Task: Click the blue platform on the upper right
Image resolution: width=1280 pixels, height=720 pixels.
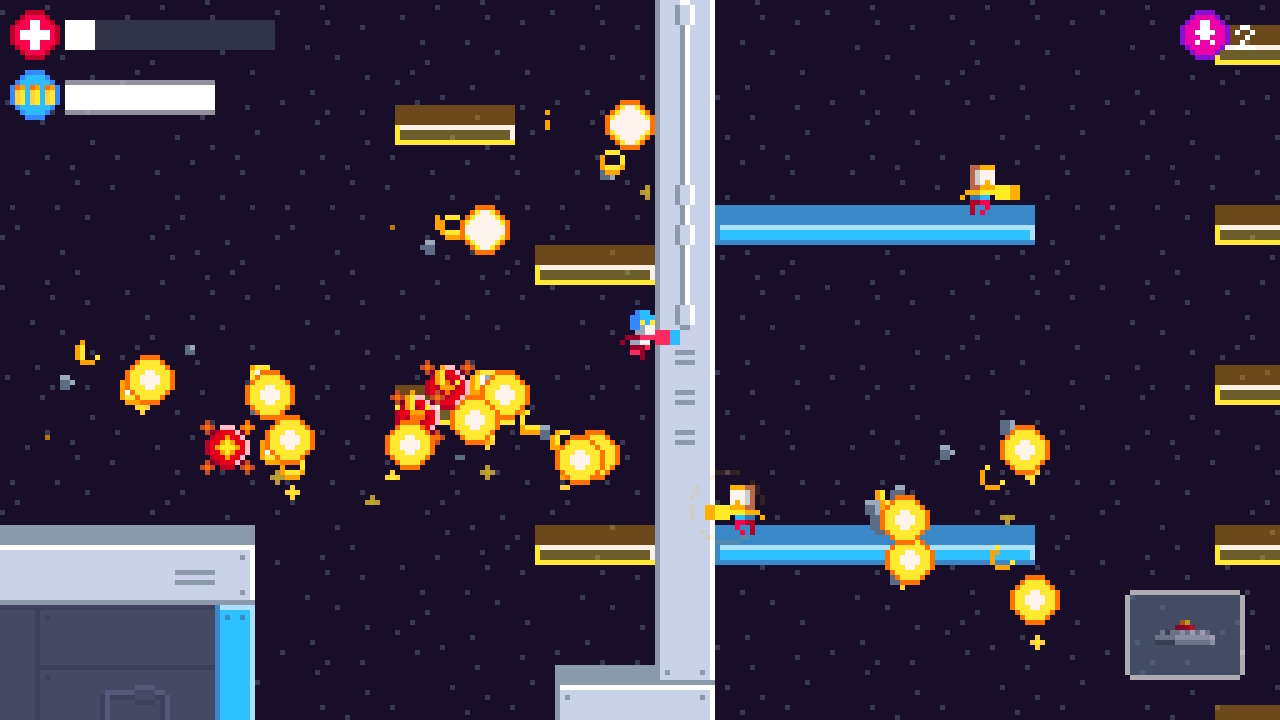Action: point(875,228)
